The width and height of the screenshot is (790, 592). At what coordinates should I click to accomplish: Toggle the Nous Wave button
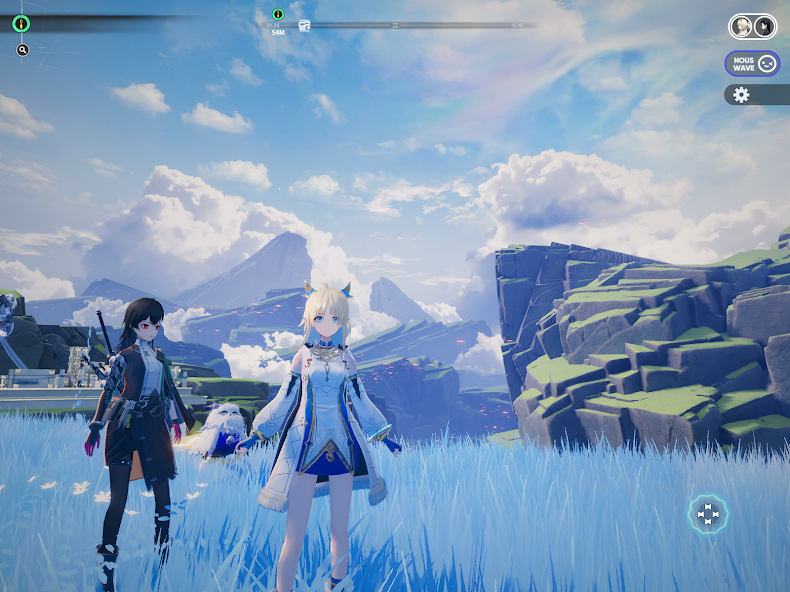752,63
